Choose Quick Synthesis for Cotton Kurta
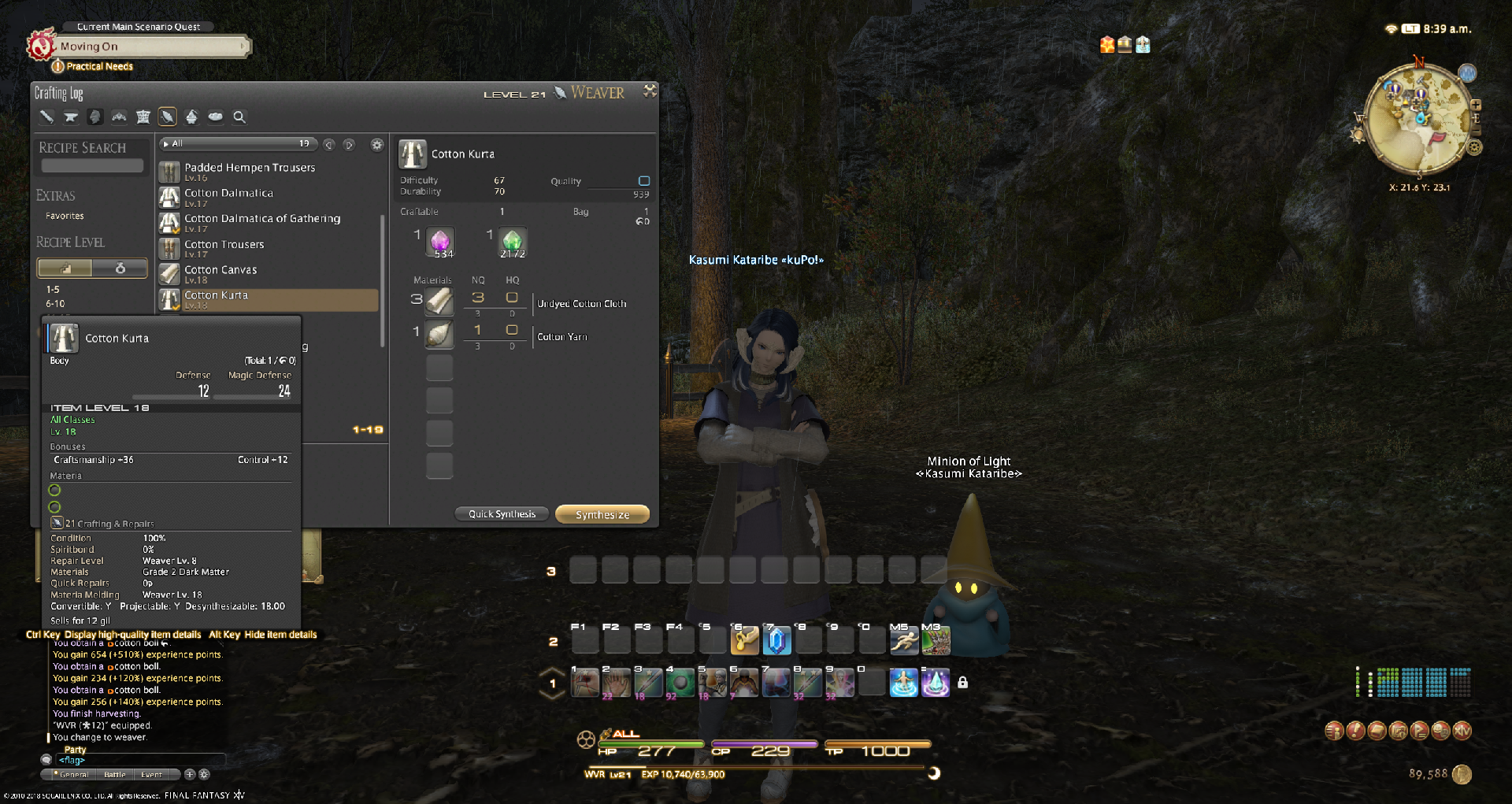 click(502, 514)
